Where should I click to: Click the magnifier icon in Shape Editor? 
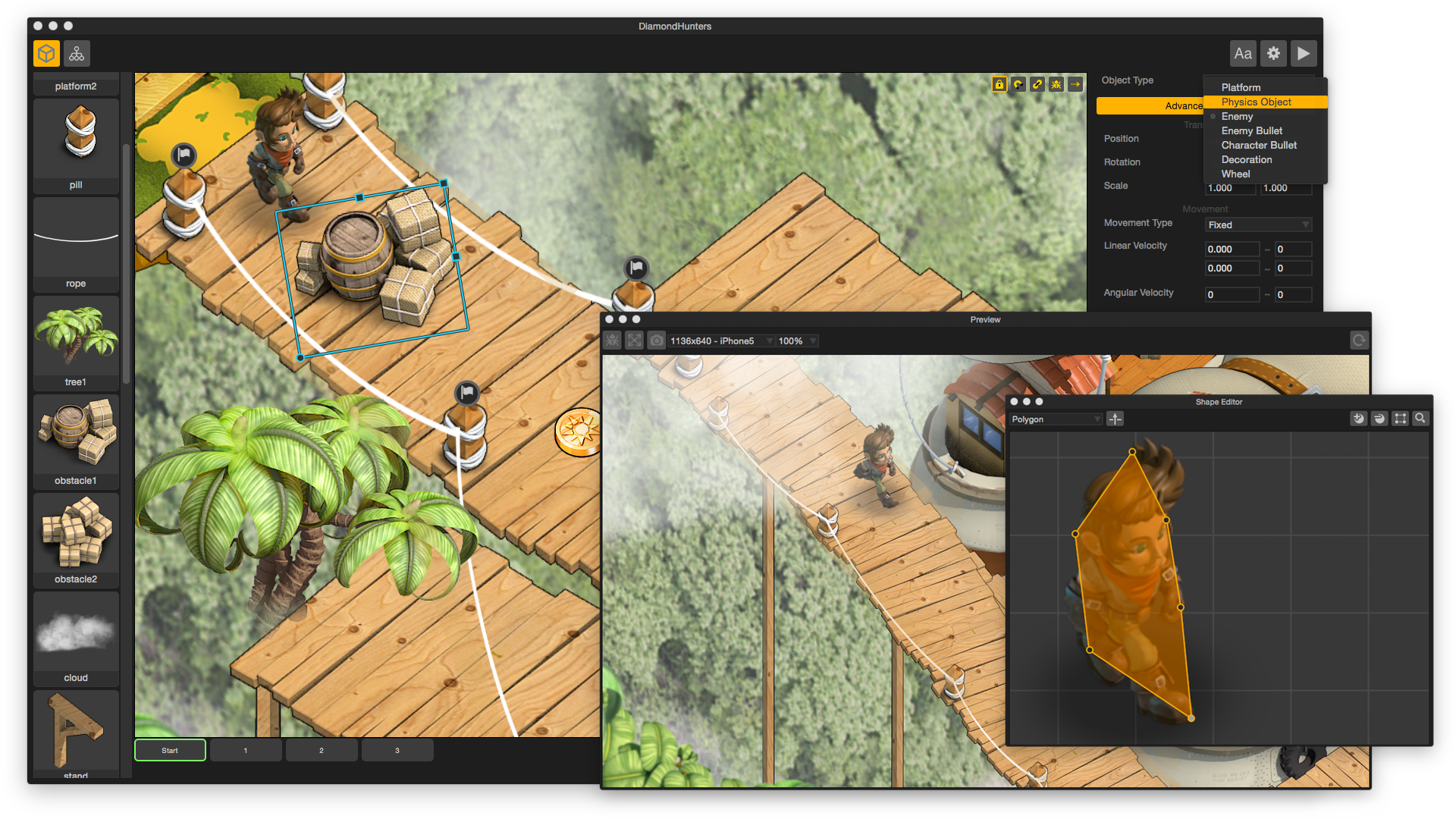tap(1420, 419)
